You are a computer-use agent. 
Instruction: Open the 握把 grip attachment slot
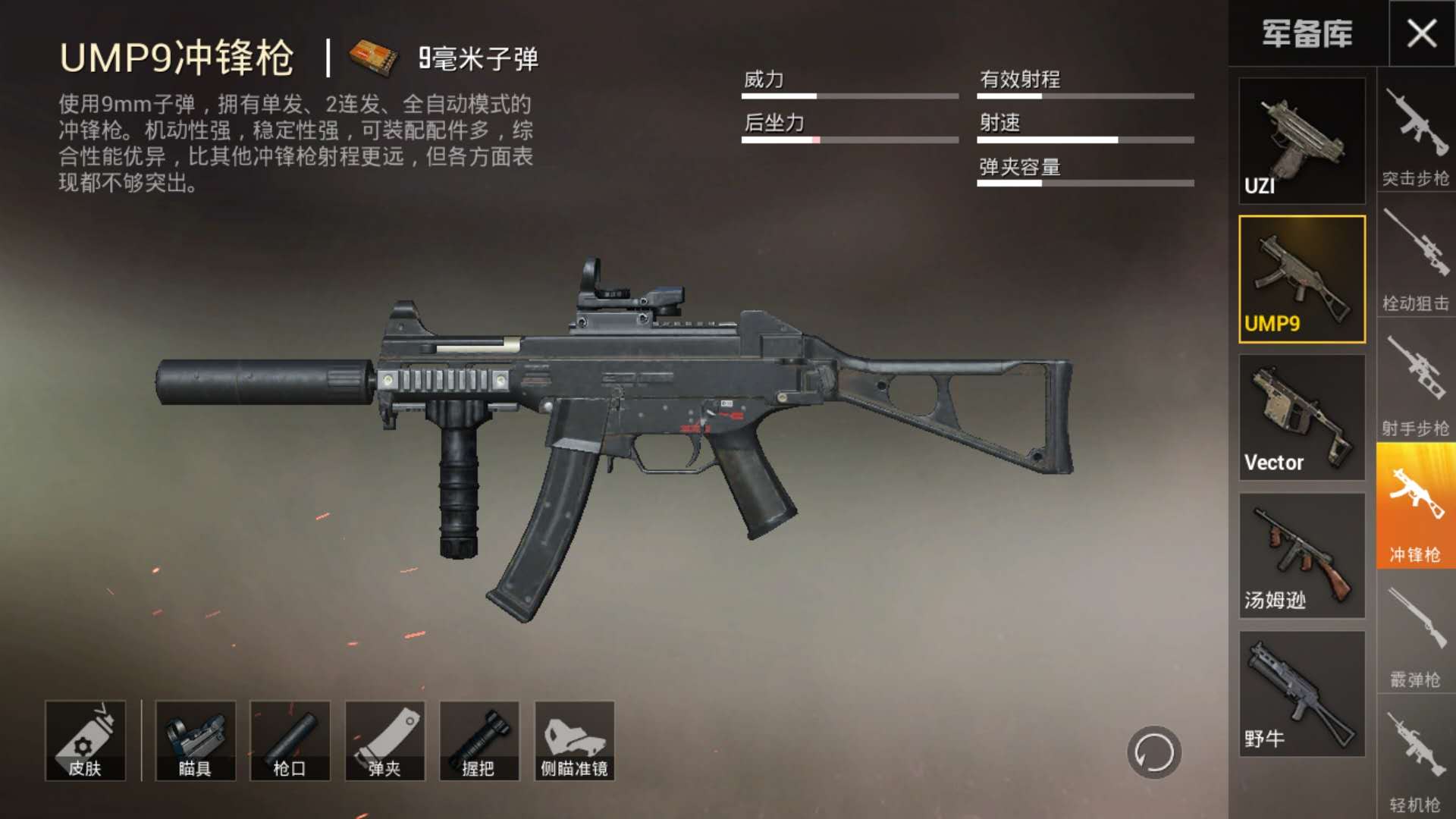(479, 741)
